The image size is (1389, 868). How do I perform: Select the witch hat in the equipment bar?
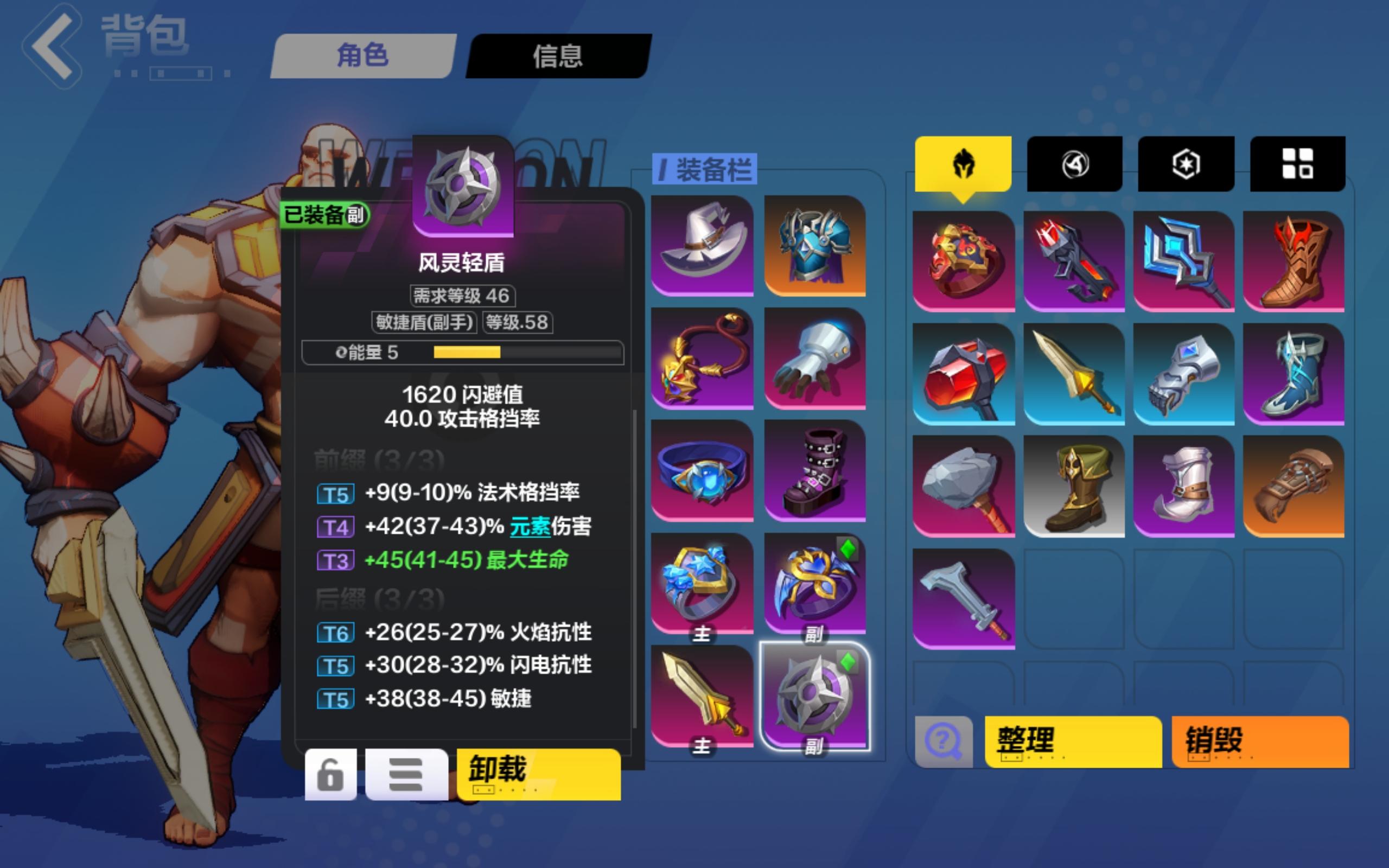[702, 244]
